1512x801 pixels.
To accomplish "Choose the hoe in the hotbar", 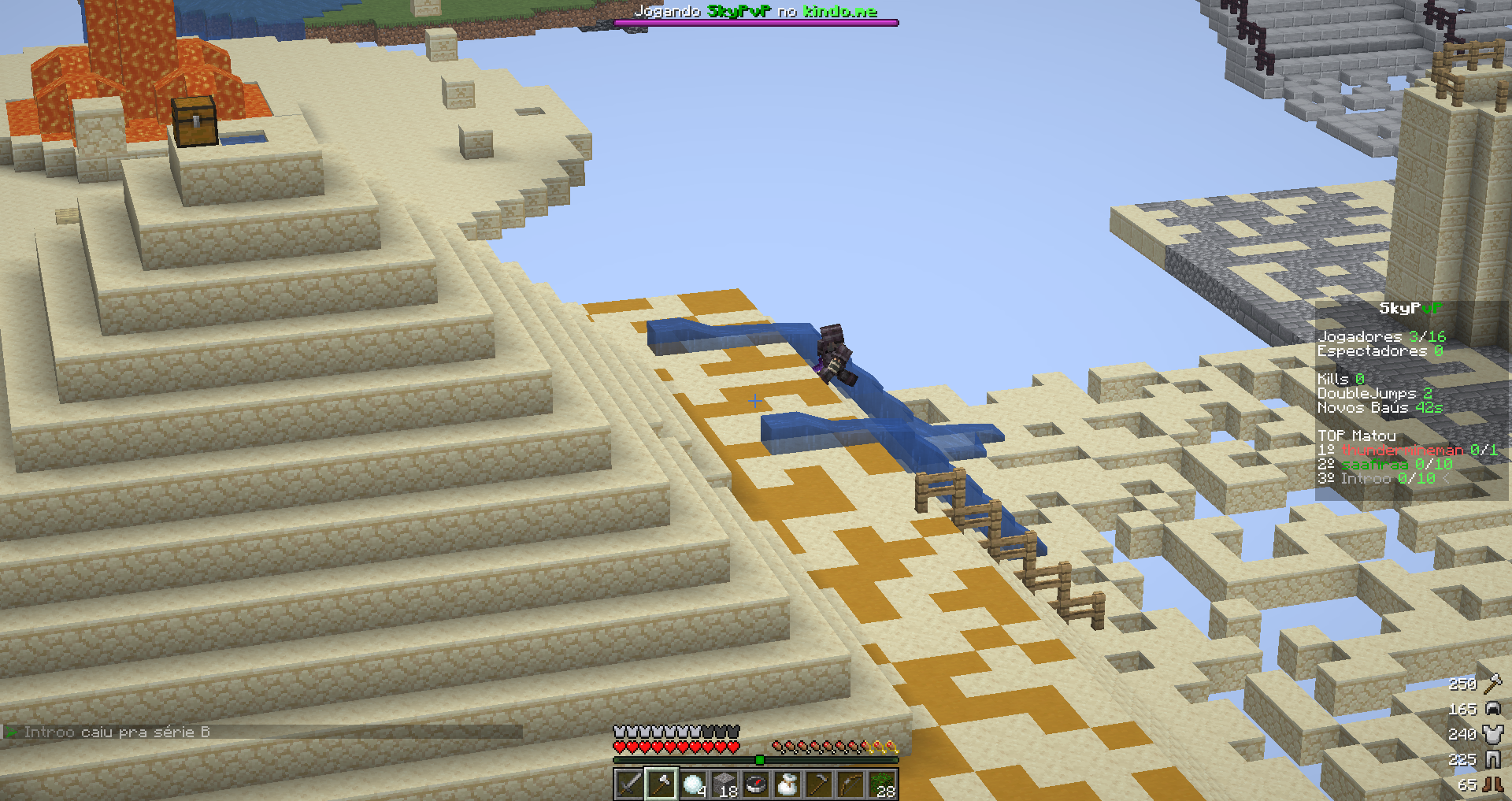I will click(819, 784).
